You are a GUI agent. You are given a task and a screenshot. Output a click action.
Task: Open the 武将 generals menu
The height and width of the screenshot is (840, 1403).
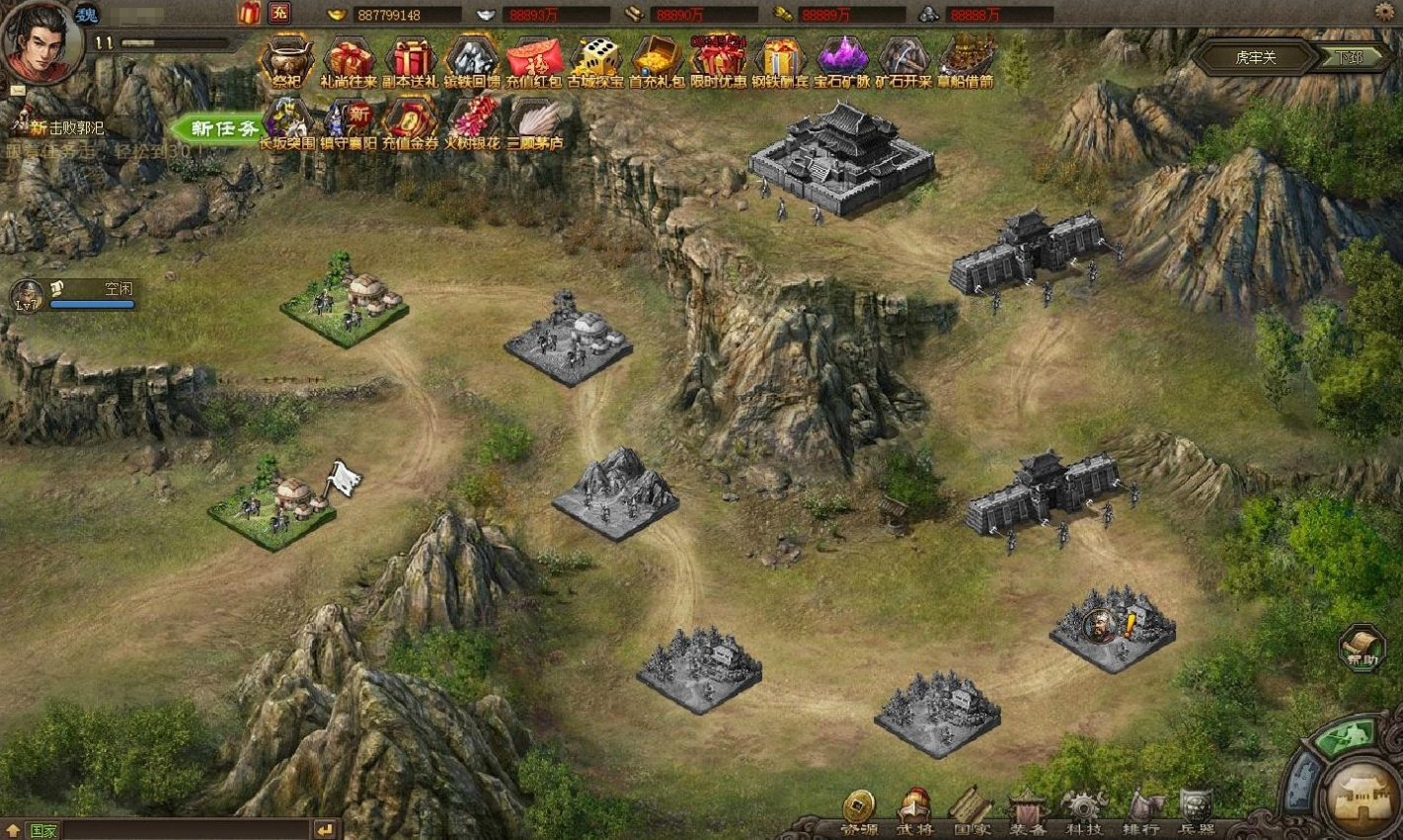click(915, 812)
